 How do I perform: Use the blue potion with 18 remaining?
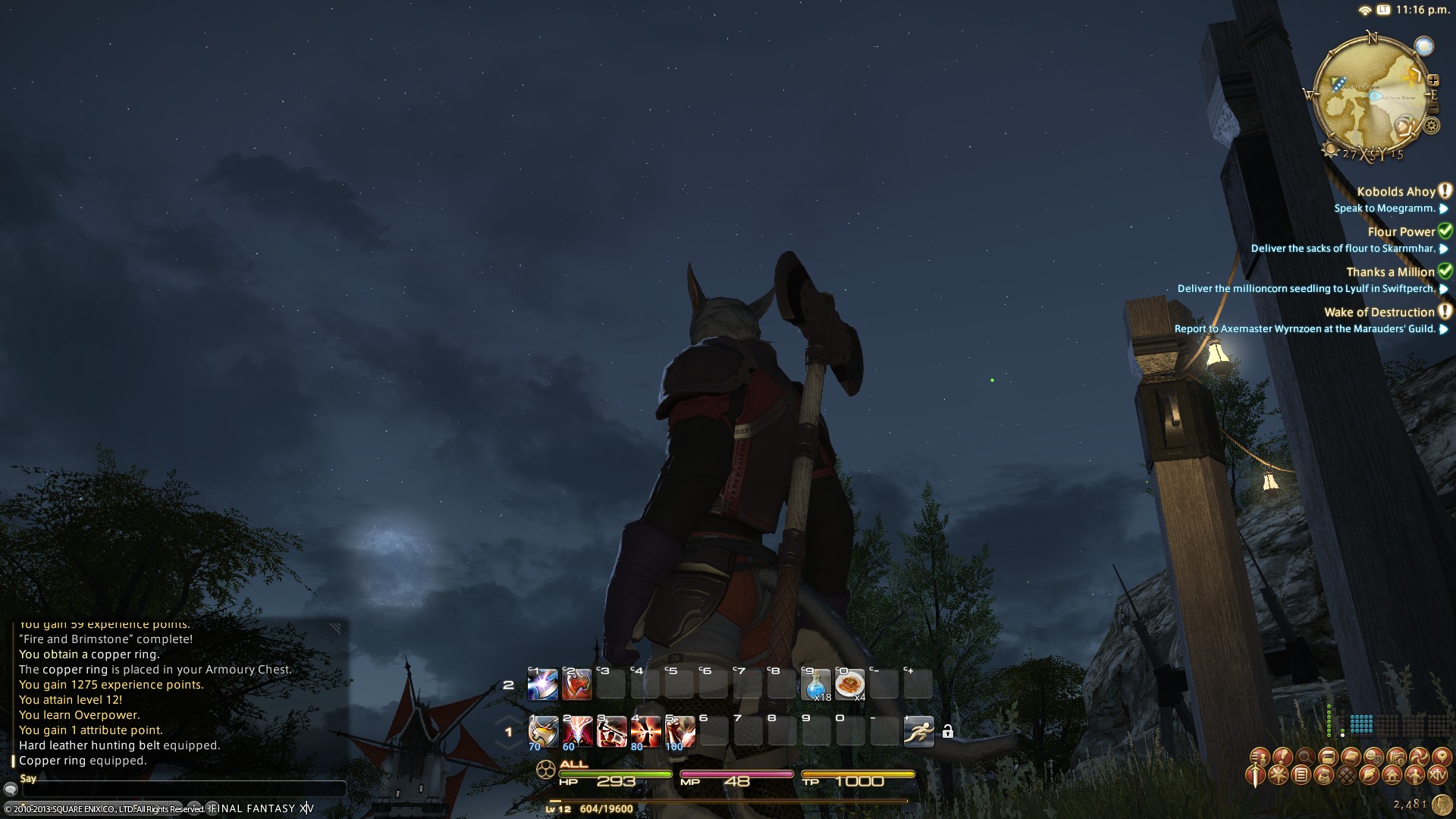pyautogui.click(x=816, y=684)
